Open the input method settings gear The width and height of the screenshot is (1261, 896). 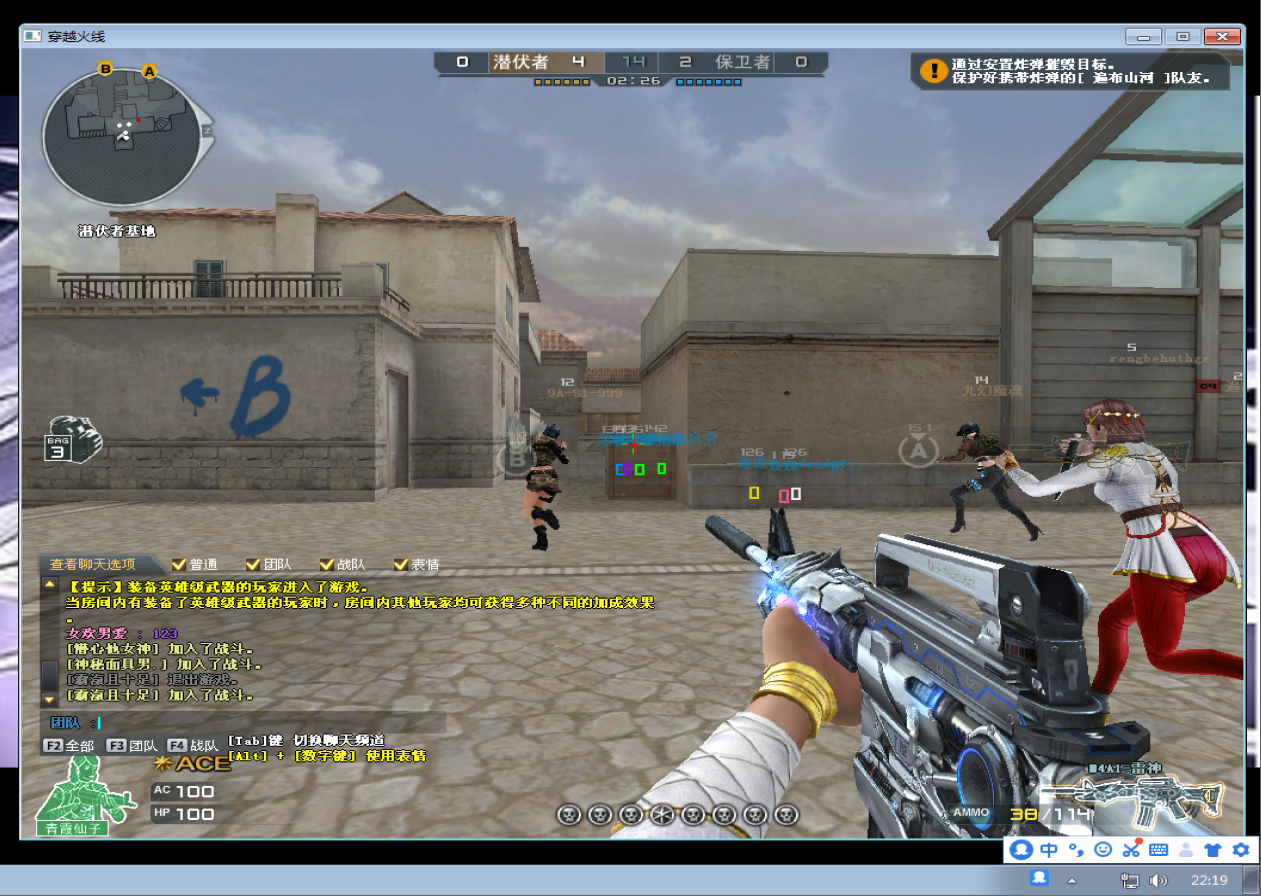point(1241,850)
